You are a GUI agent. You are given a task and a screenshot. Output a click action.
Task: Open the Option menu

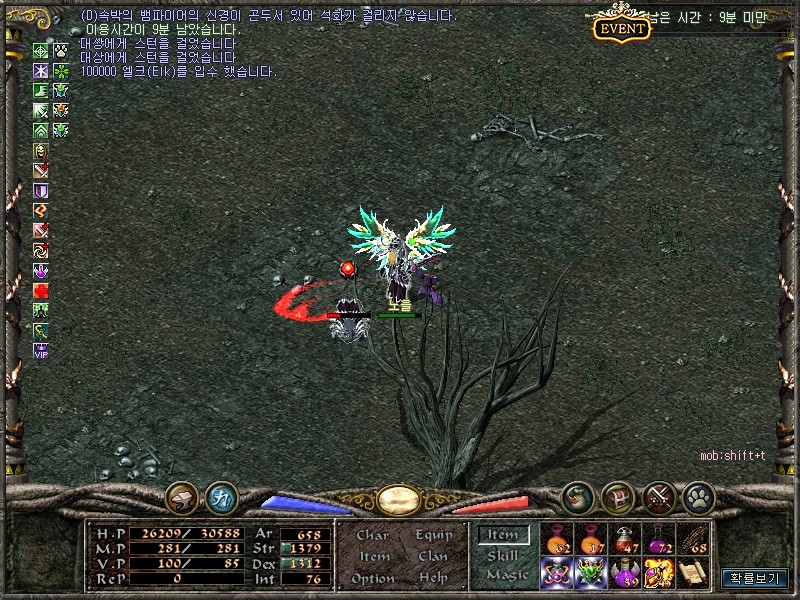point(372,578)
